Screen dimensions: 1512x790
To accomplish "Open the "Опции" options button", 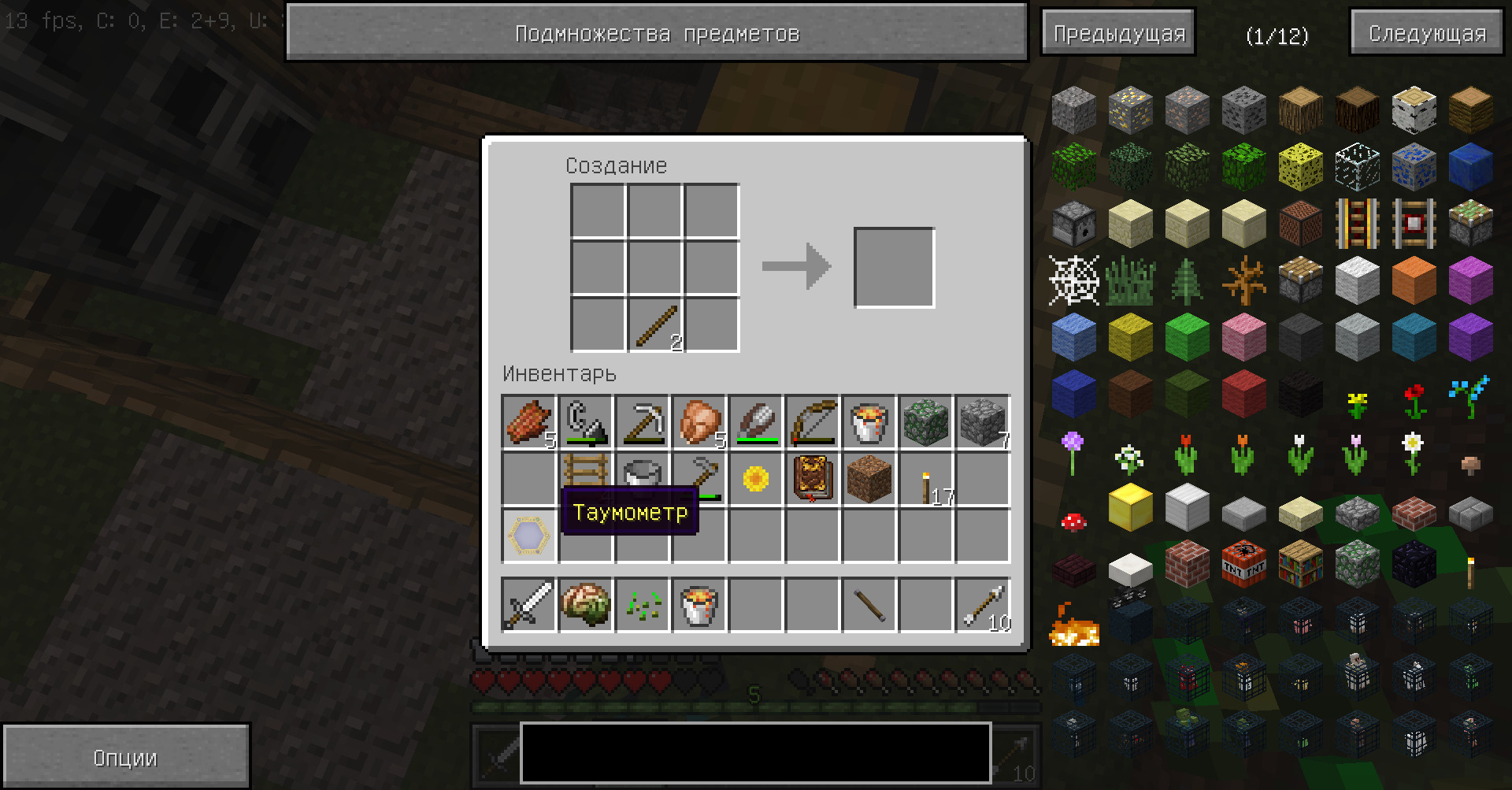I will click(126, 758).
